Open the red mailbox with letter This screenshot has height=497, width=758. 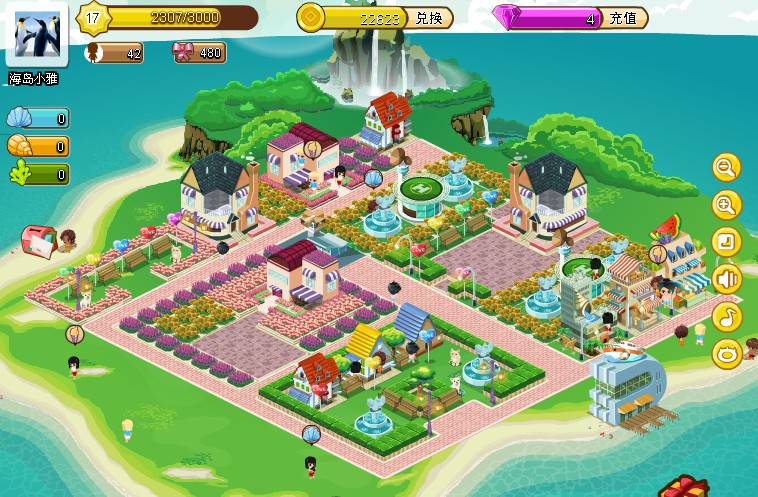[40, 240]
